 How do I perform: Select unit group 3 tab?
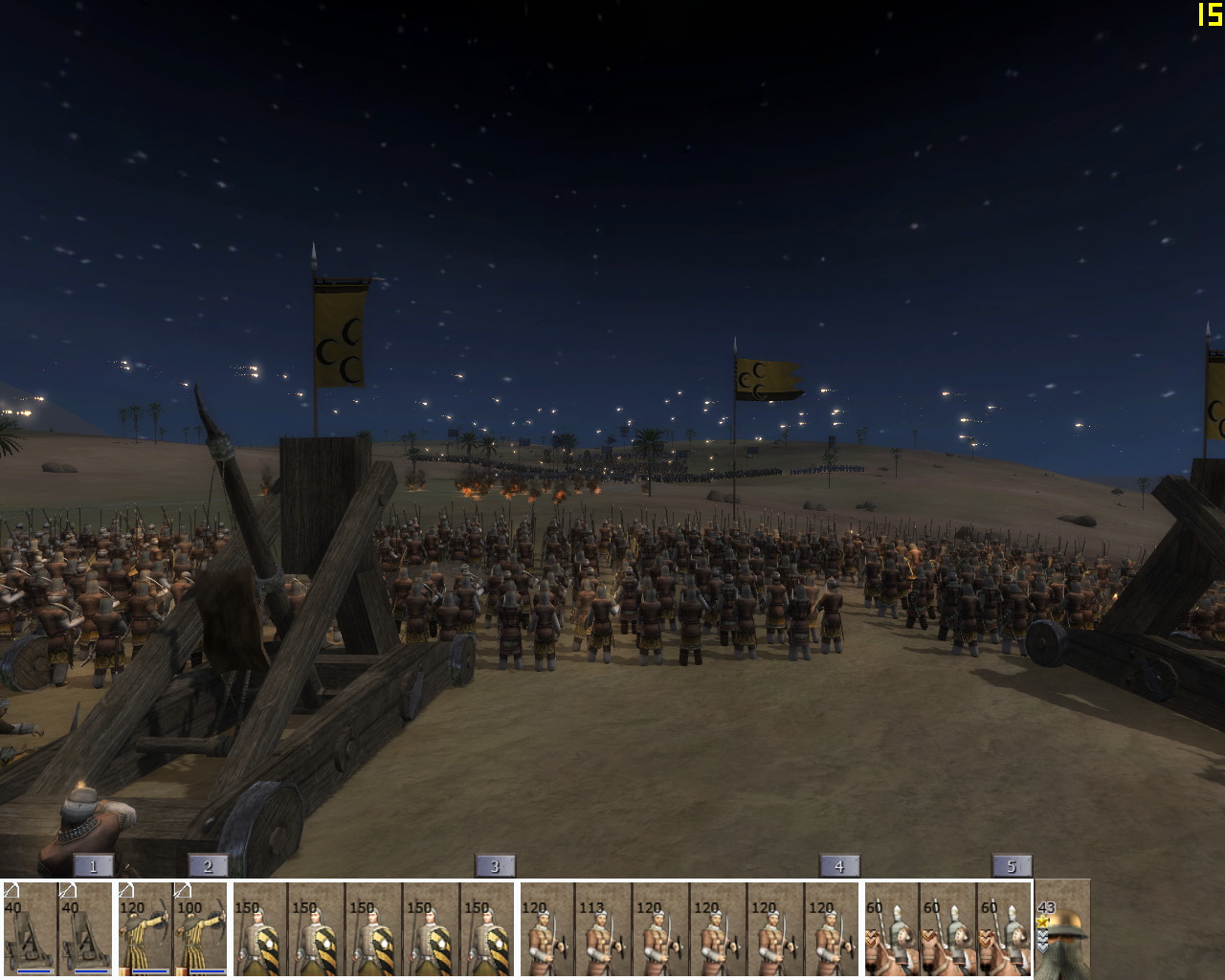pyautogui.click(x=495, y=866)
